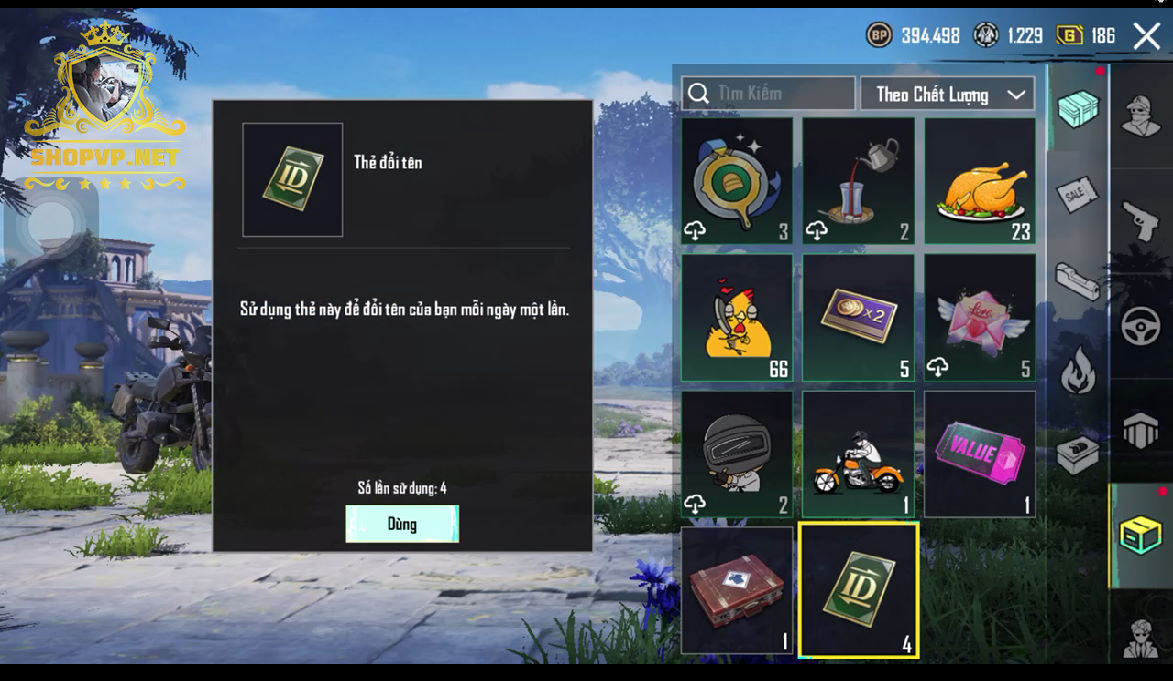Select the winged pink love letter item
Image resolution: width=1173 pixels, height=681 pixels.
pos(980,318)
